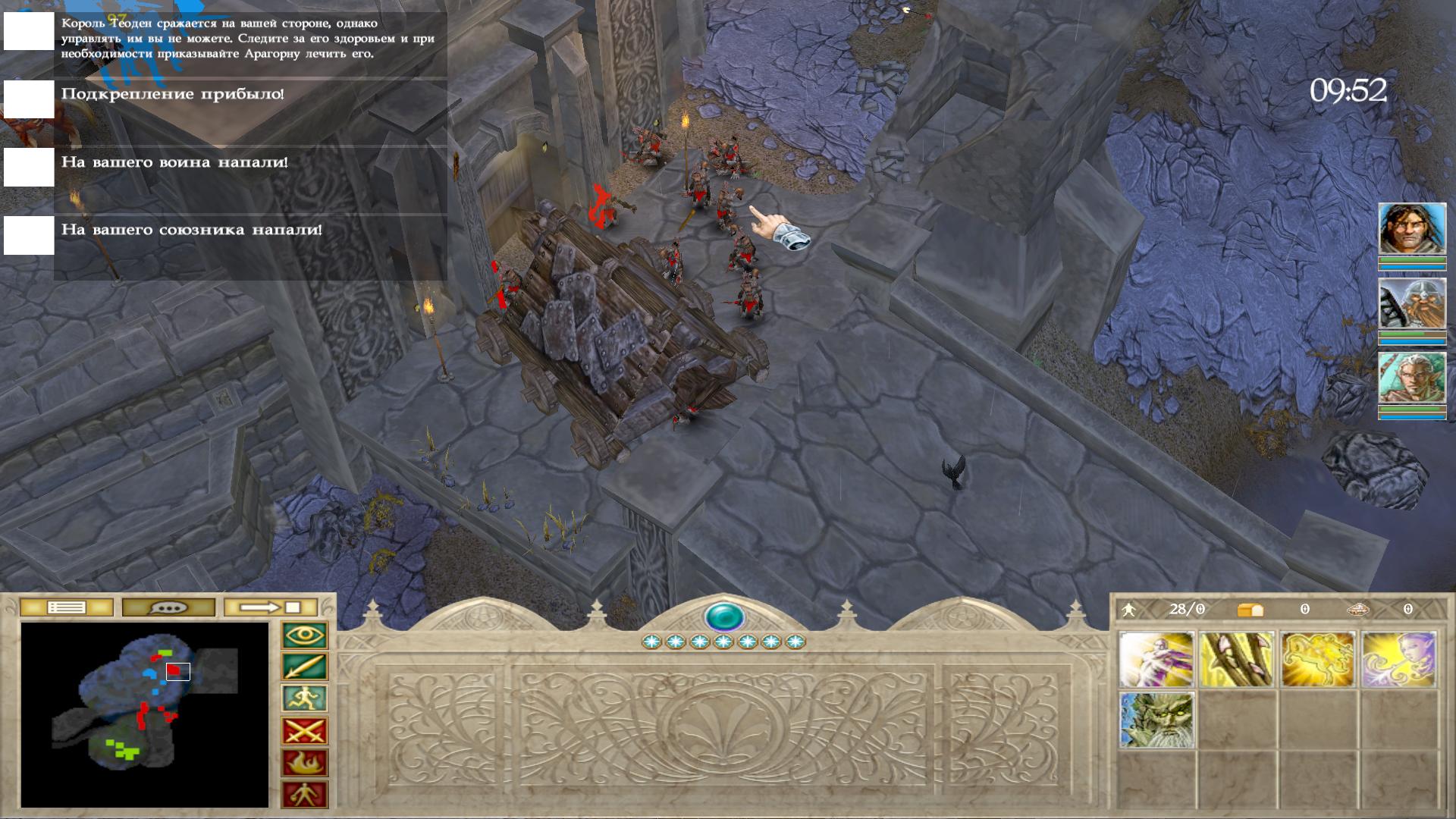
Task: Select Gimli the dwarf's portrait
Action: [1412, 304]
